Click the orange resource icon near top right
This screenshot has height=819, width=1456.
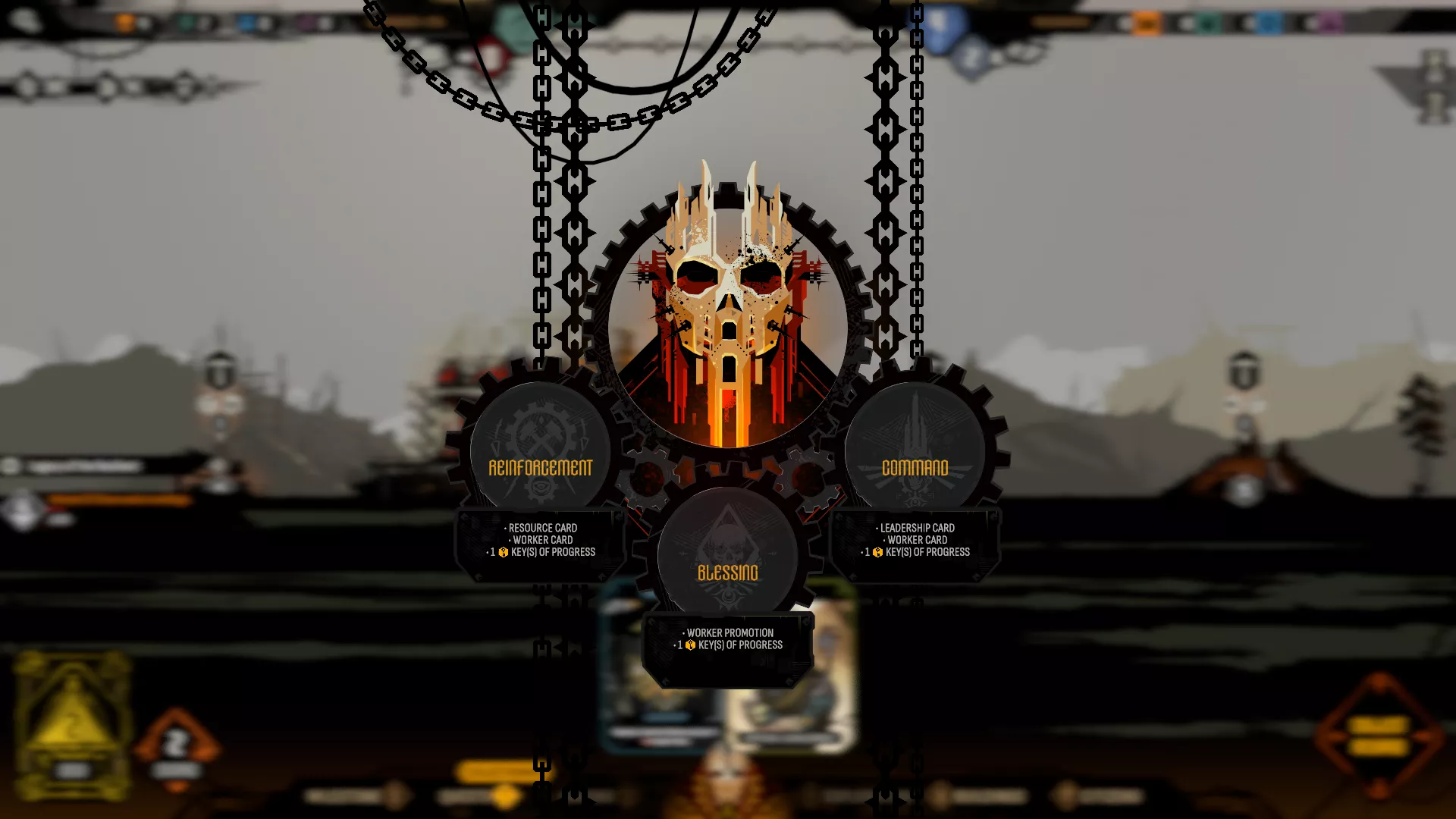(x=1147, y=23)
